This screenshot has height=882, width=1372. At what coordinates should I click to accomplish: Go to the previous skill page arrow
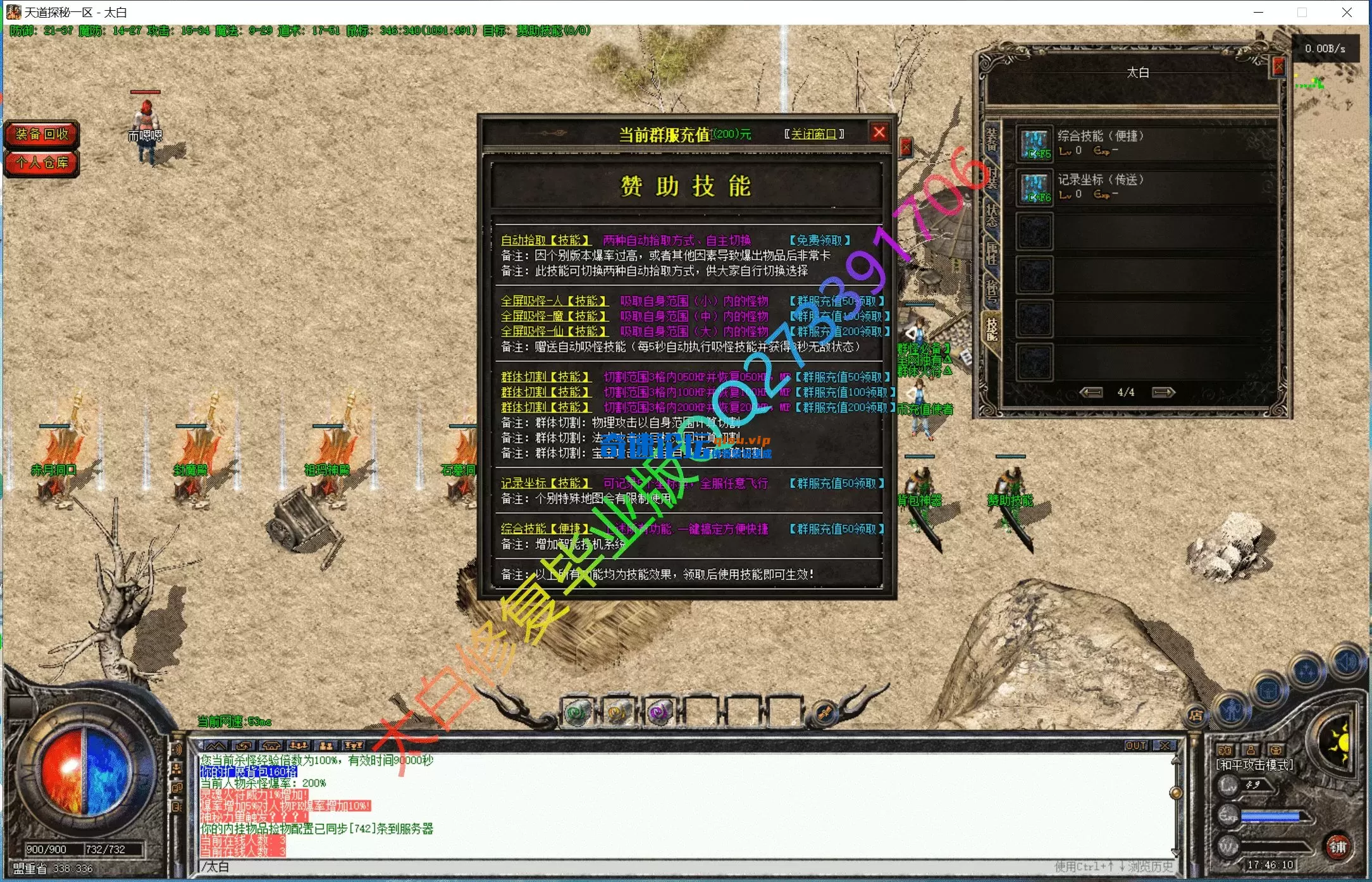(x=1091, y=392)
